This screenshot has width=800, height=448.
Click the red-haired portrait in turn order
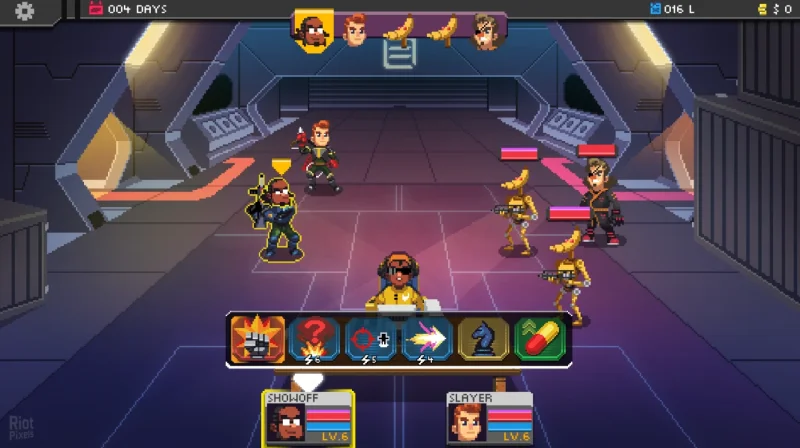coord(355,30)
